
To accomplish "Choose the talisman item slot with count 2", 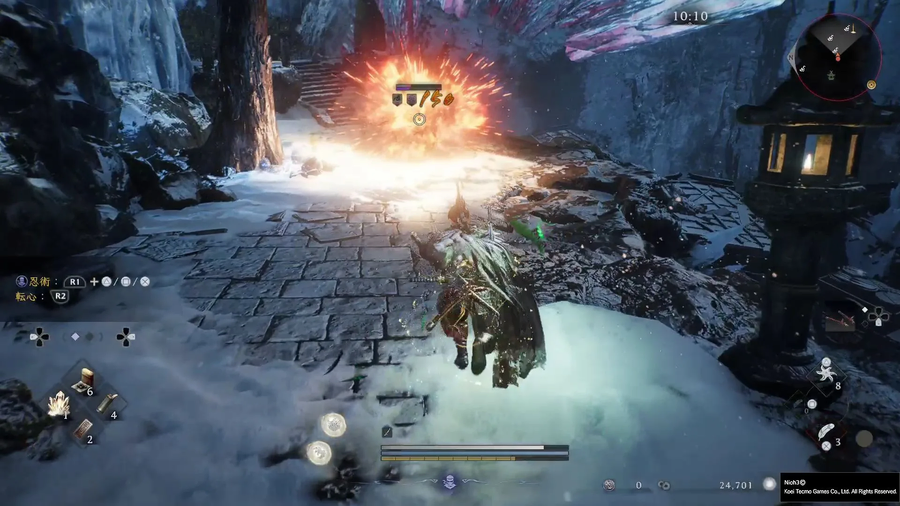I will (x=83, y=428).
